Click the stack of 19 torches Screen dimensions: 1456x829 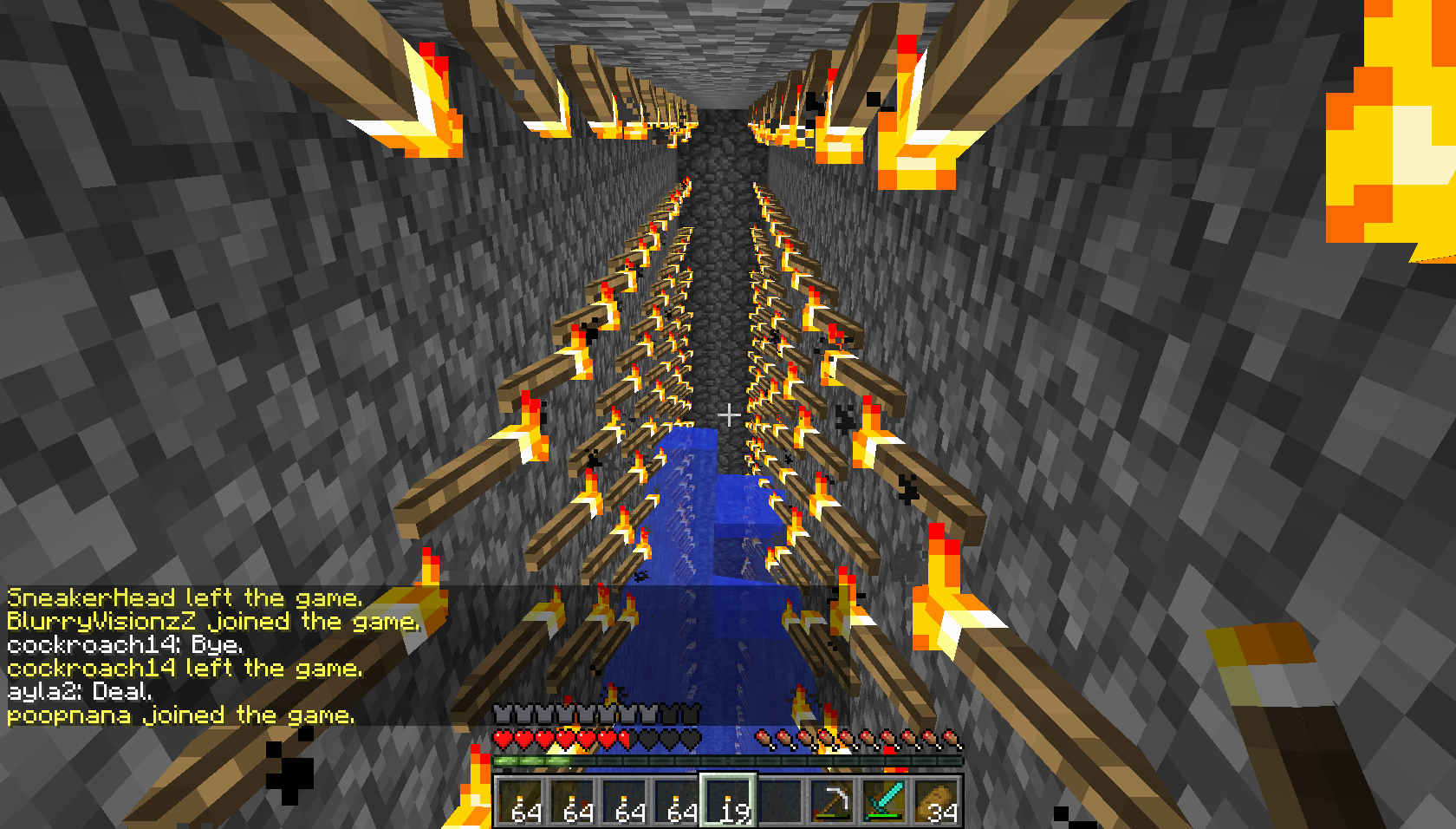(731, 806)
